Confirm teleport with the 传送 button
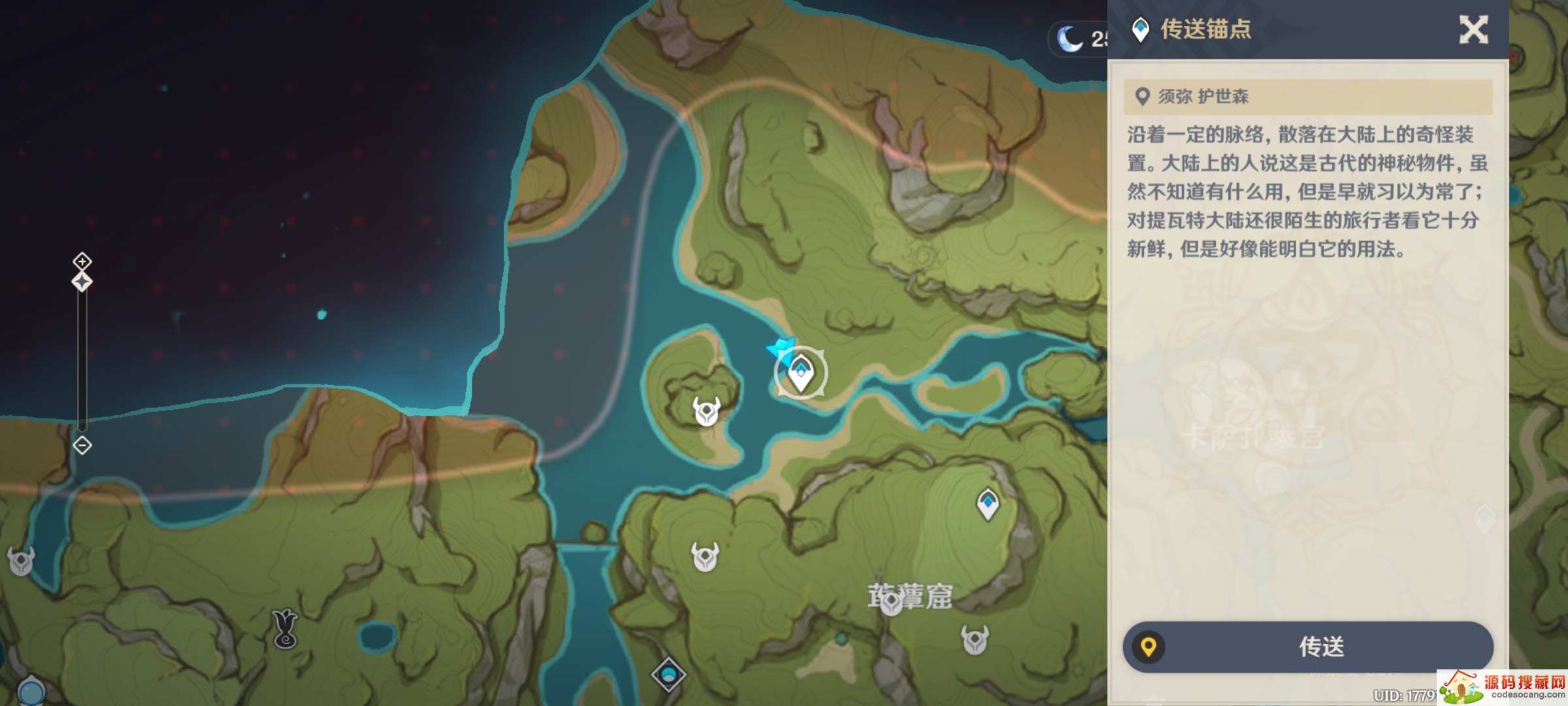1568x706 pixels. 1308,647
